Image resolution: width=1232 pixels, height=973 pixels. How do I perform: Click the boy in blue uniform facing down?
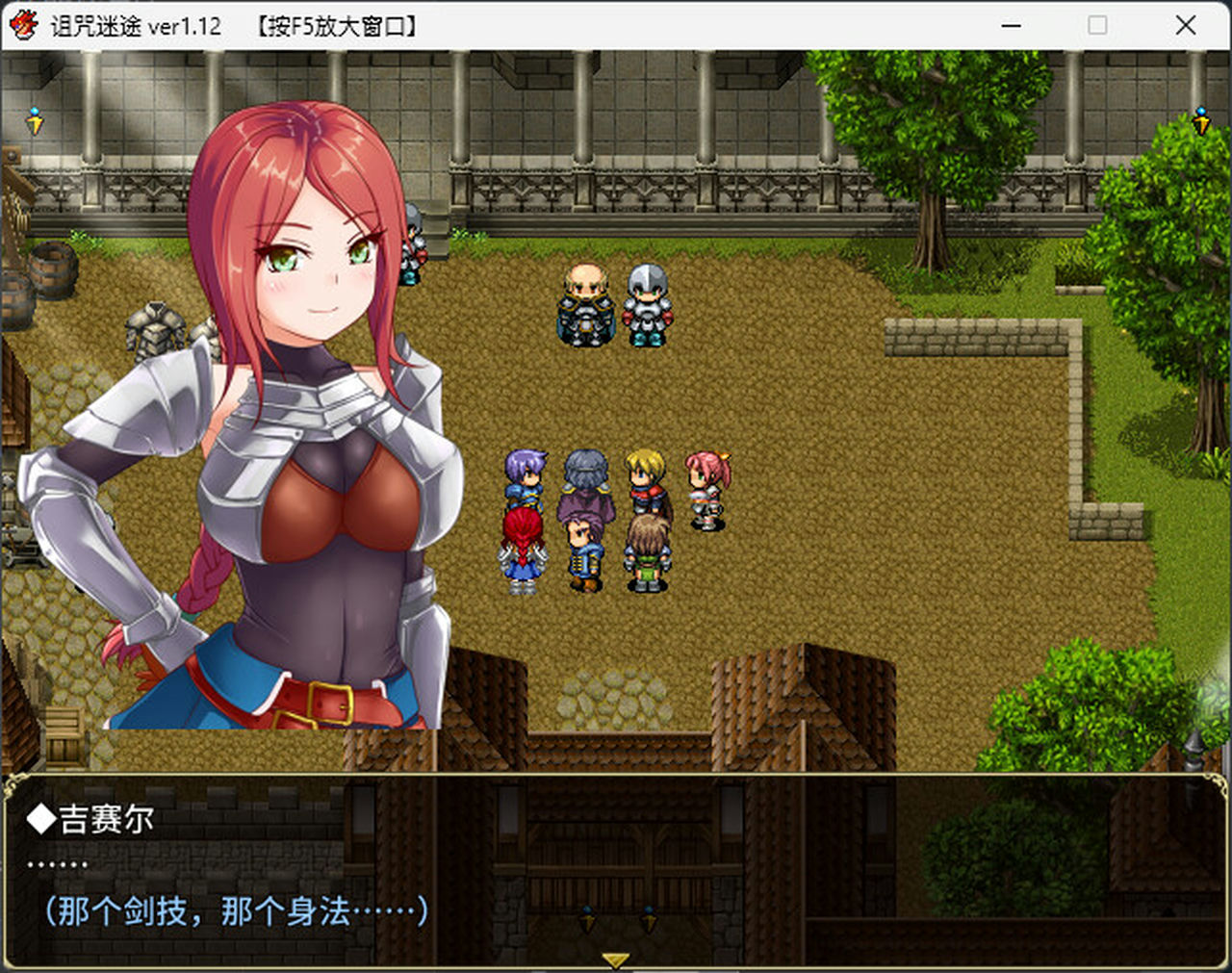[x=582, y=551]
